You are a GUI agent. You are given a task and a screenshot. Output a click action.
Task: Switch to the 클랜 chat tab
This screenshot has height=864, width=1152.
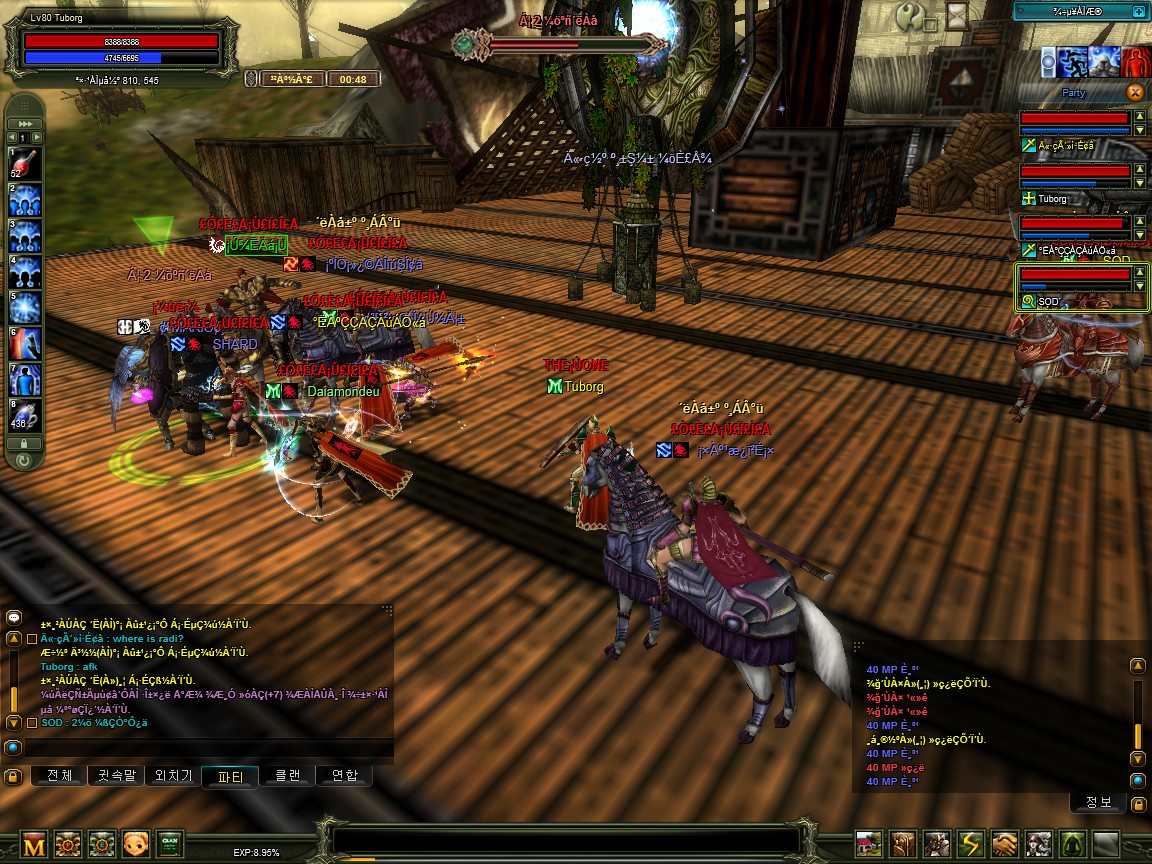[287, 776]
